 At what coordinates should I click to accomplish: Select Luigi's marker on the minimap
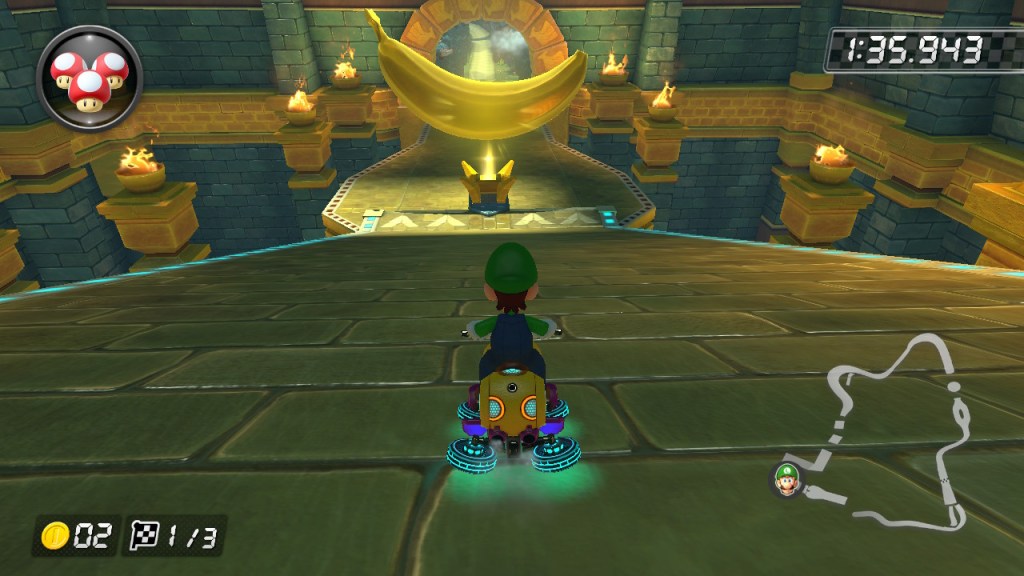point(785,481)
